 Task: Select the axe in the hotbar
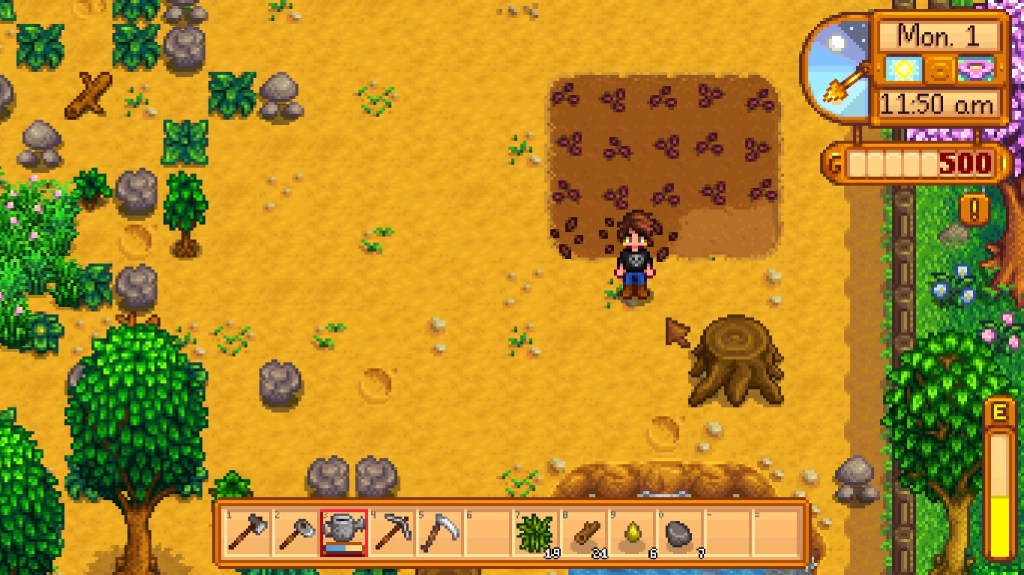[246, 533]
